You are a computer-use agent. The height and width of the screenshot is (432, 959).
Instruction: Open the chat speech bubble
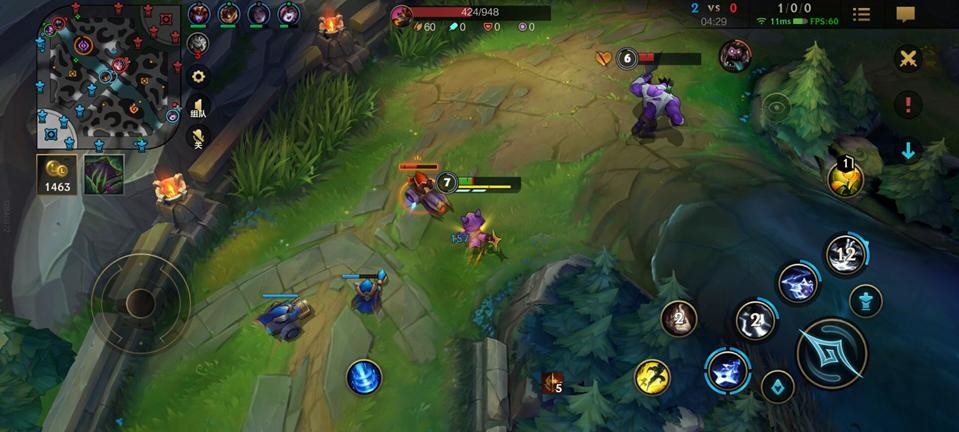[905, 14]
